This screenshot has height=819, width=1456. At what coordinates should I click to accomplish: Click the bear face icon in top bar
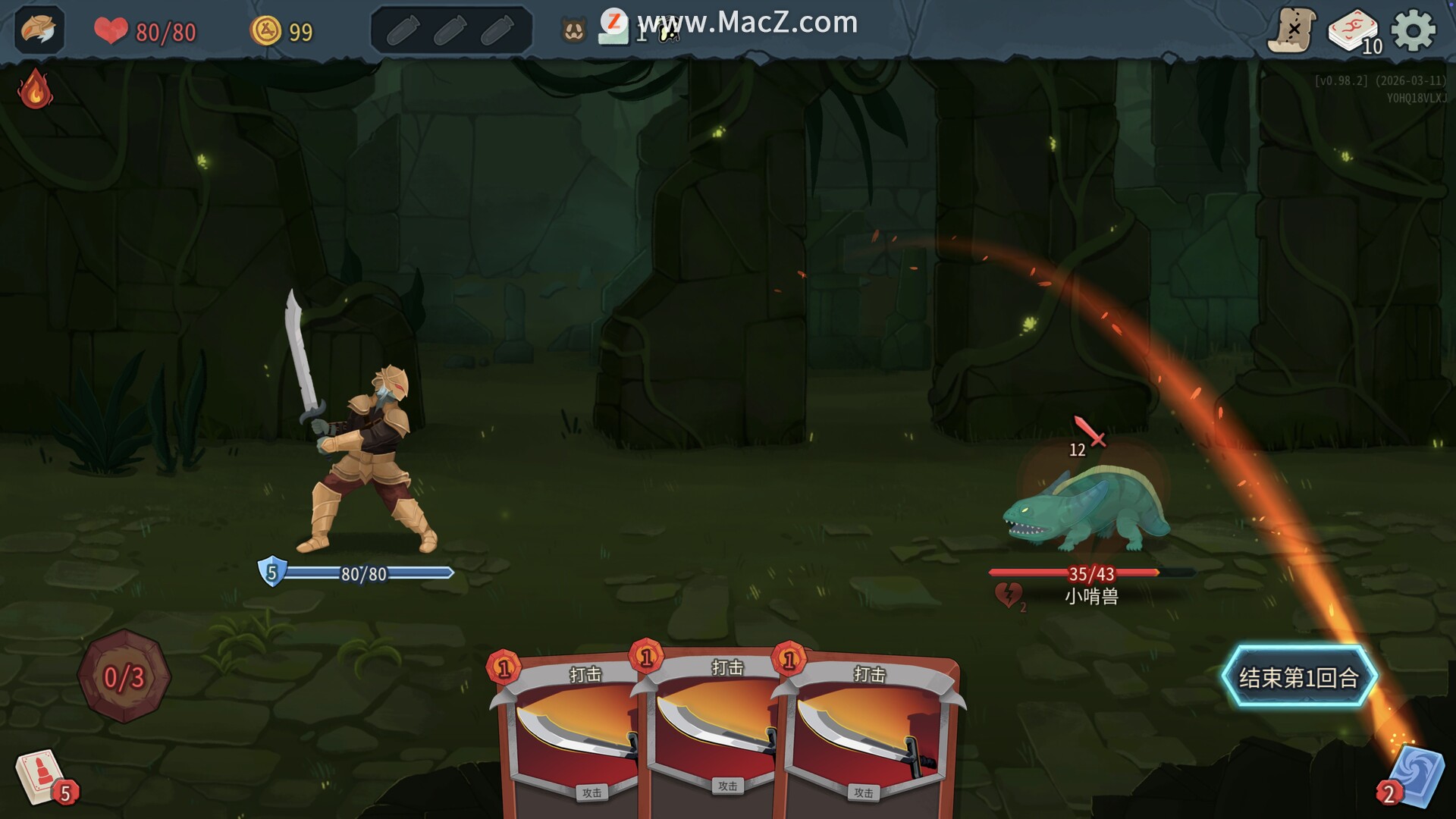pos(574,31)
